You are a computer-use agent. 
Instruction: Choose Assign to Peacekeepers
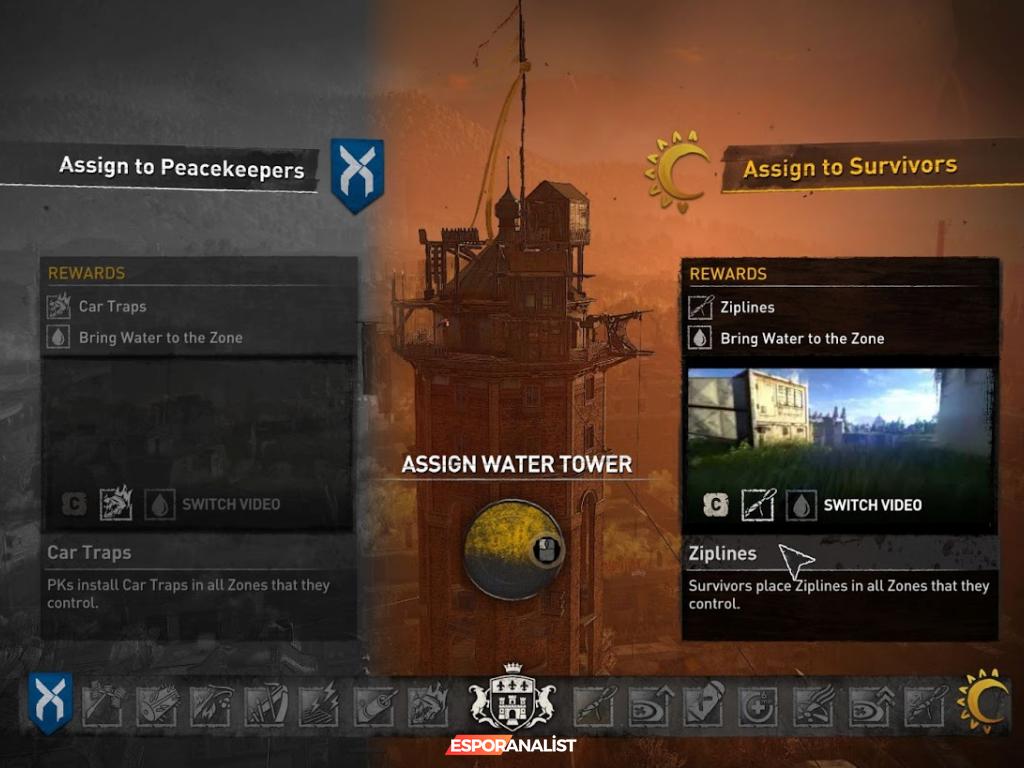(181, 167)
